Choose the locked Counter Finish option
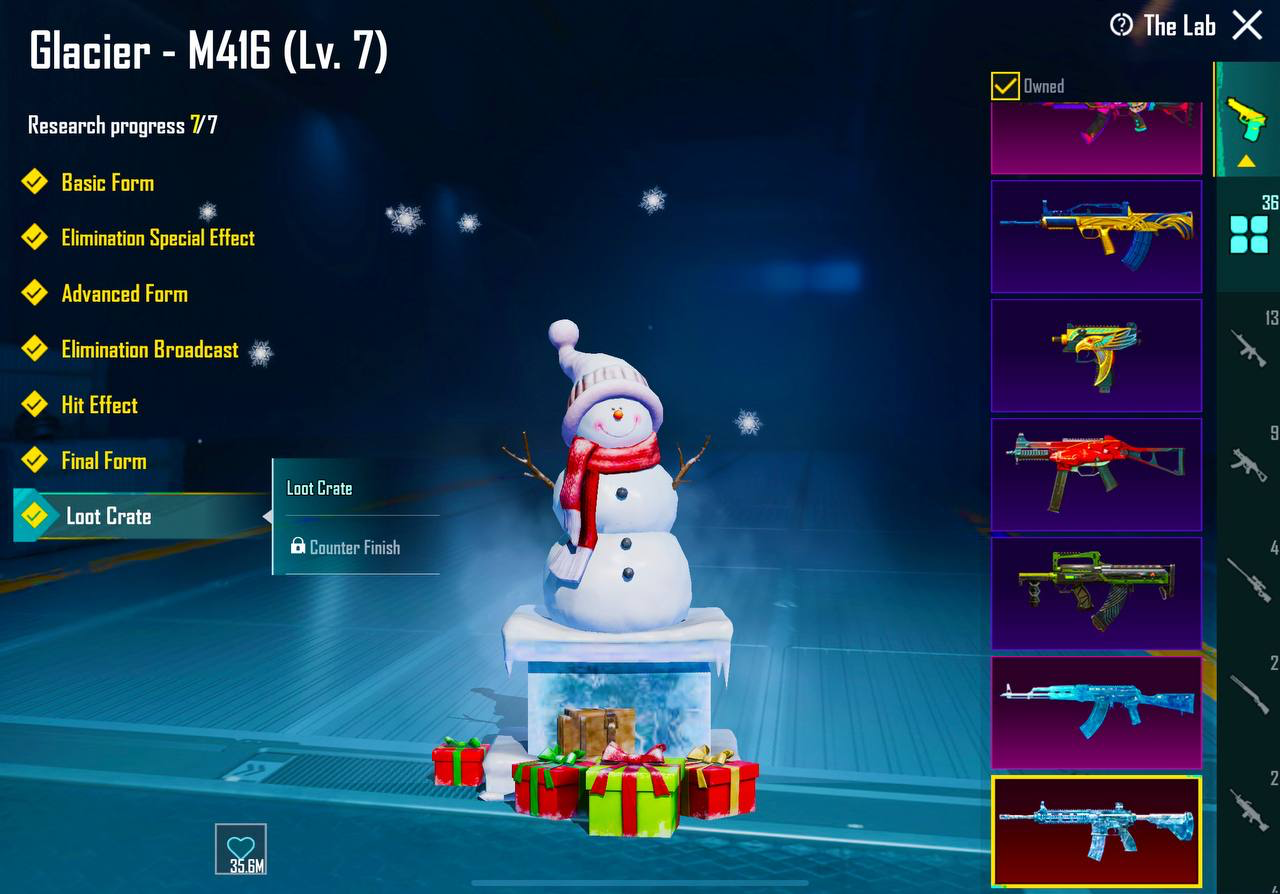Screen dimensions: 1280x894 click(354, 548)
